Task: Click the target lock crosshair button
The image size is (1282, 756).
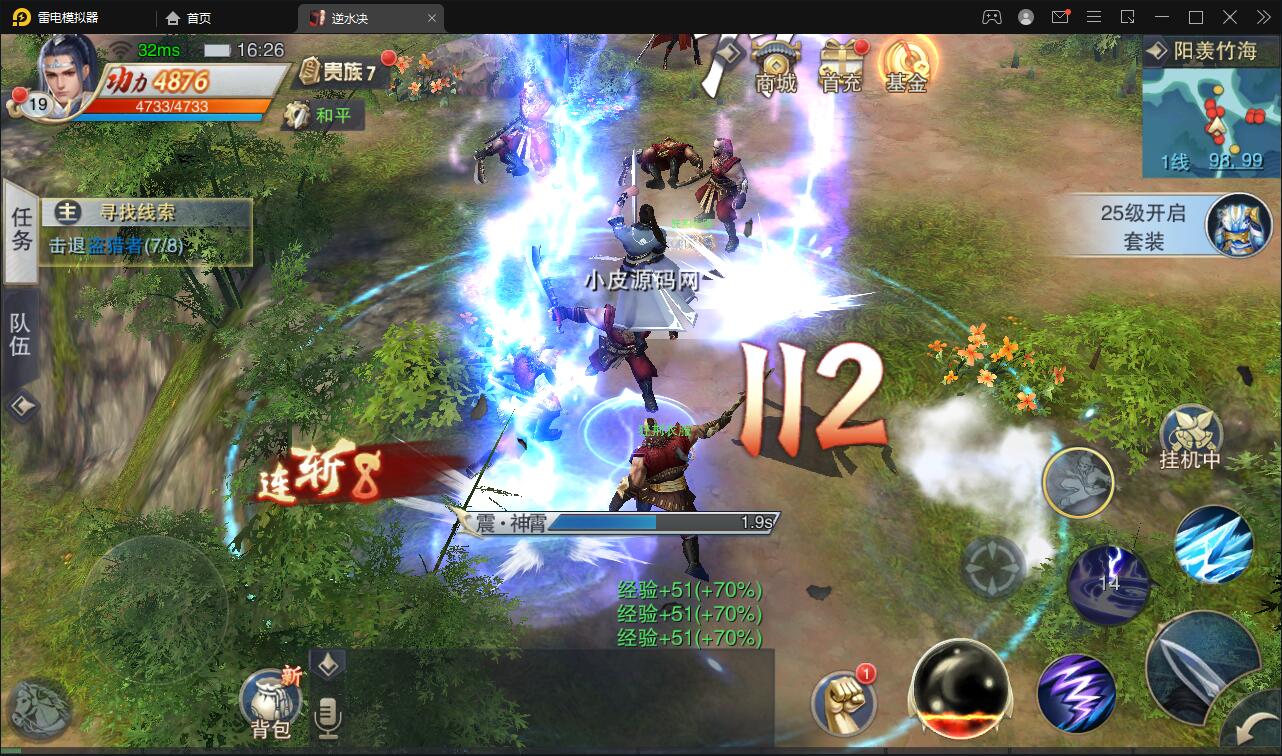Action: click(x=993, y=567)
